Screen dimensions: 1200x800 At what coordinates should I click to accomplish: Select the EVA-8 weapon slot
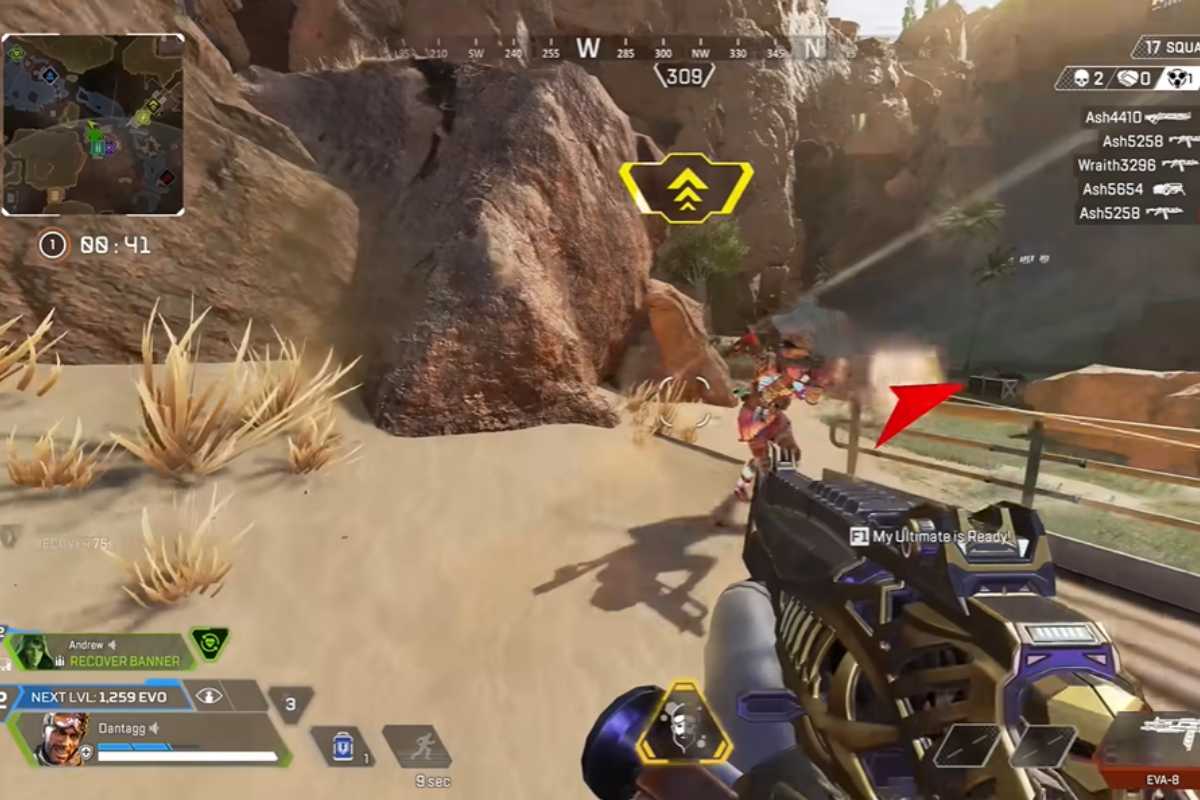tap(1160, 745)
